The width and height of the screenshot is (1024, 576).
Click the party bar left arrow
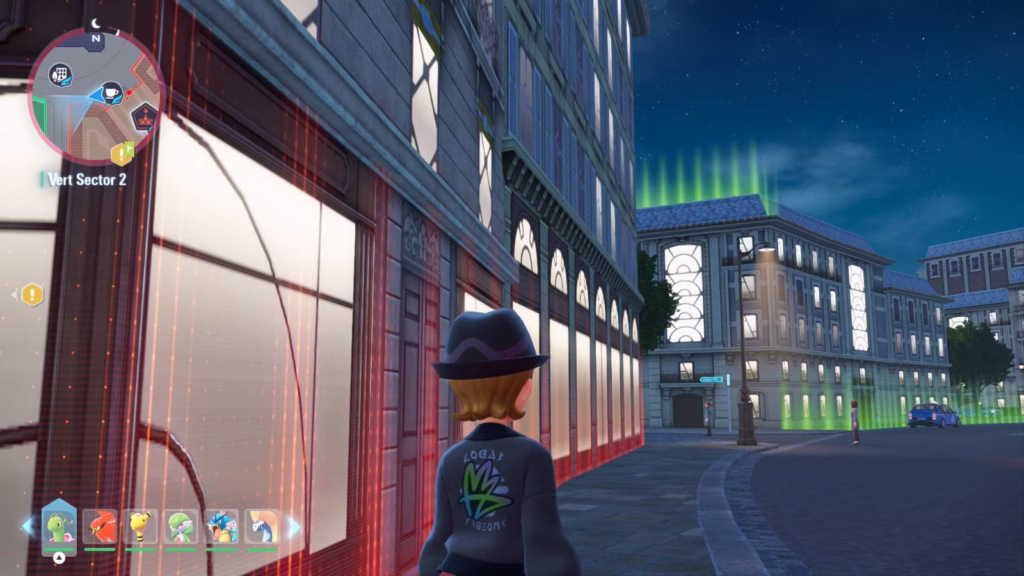[x=27, y=526]
